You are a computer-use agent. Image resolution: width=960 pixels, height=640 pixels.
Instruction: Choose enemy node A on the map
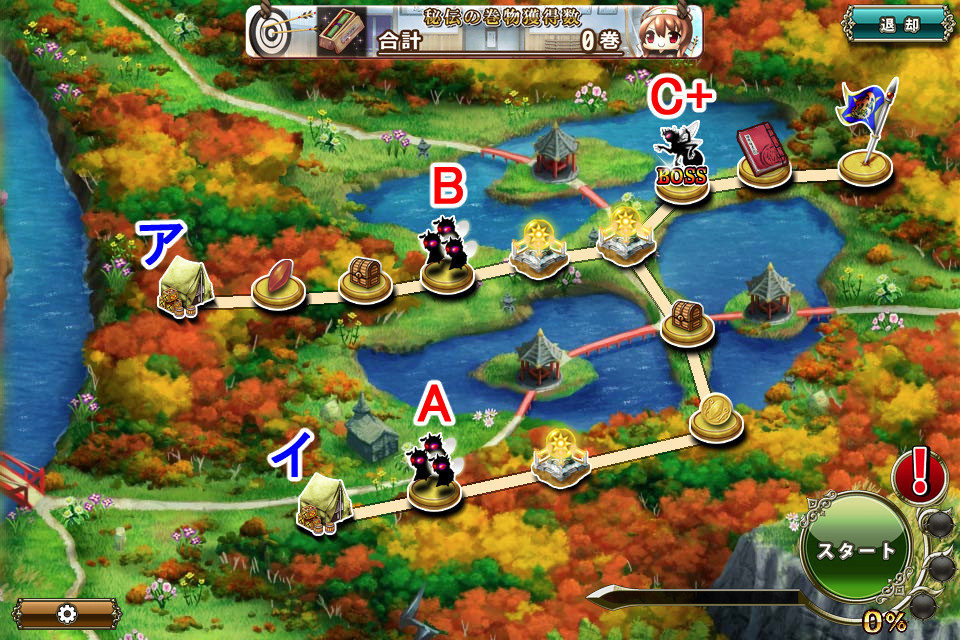click(x=434, y=474)
